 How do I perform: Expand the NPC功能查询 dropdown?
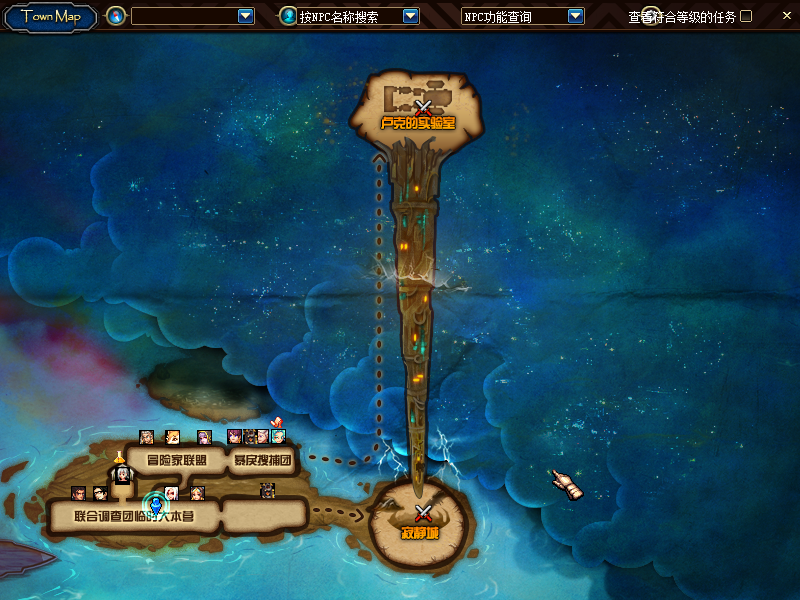pyautogui.click(x=575, y=16)
